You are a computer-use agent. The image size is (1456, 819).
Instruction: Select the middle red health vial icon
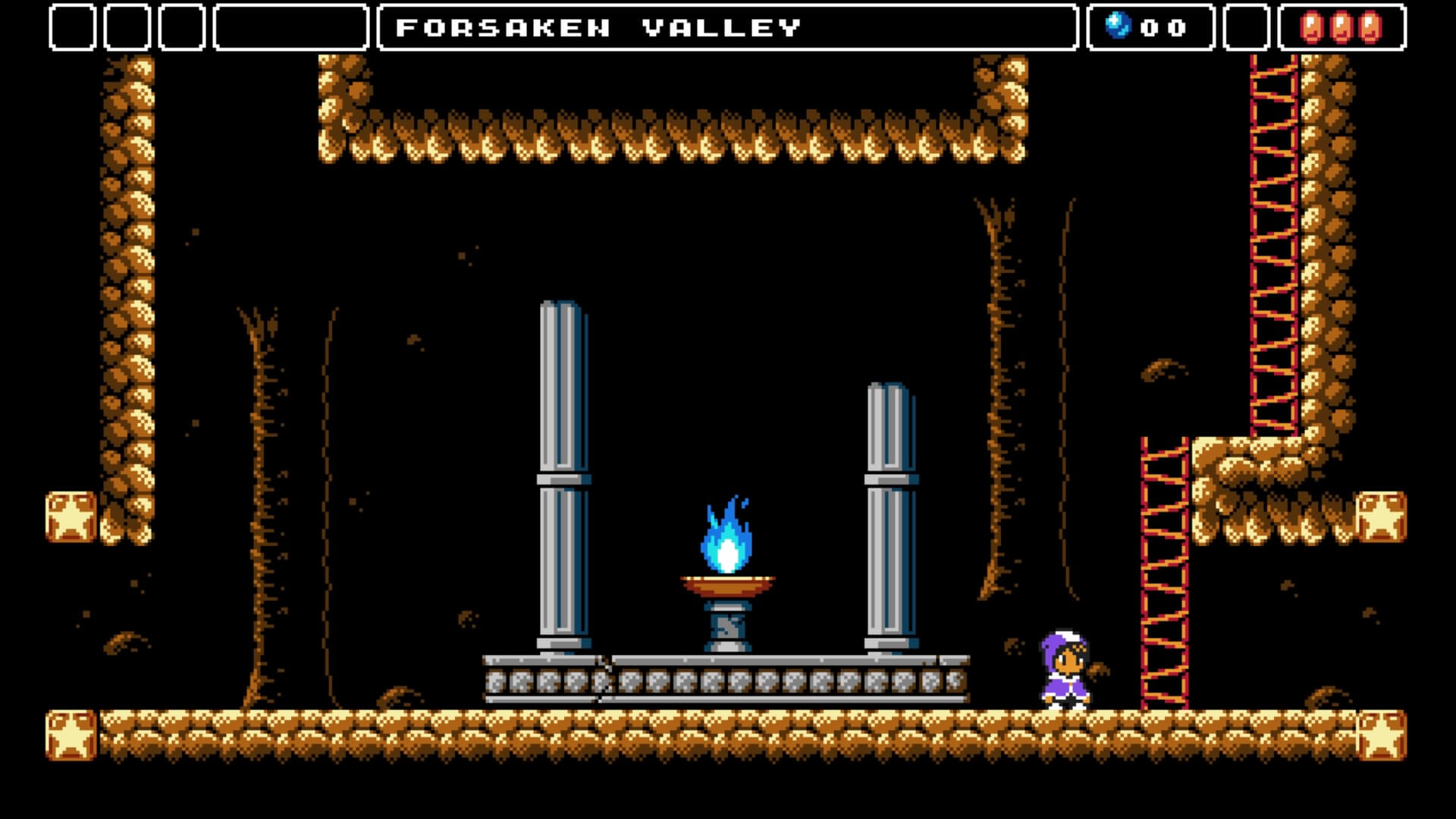tap(1341, 25)
